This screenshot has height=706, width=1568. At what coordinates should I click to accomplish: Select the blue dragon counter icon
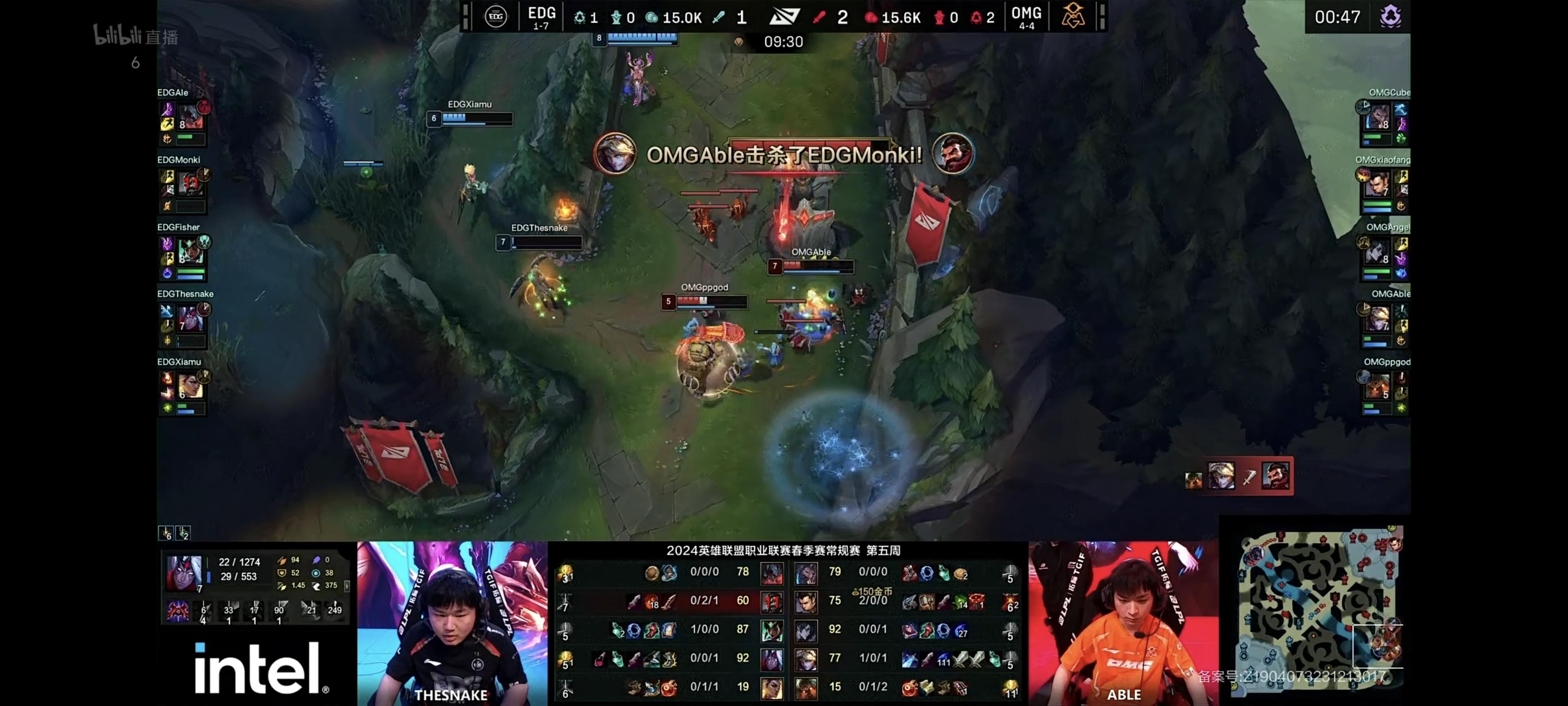pos(579,18)
